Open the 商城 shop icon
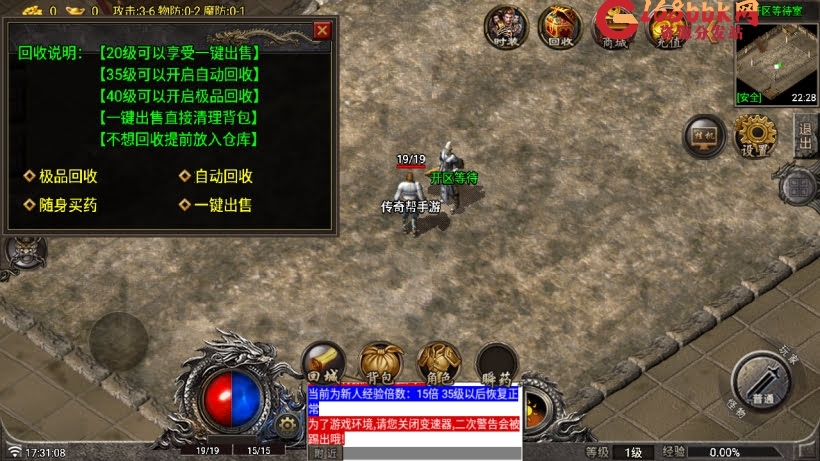This screenshot has width=820, height=461. 614,26
